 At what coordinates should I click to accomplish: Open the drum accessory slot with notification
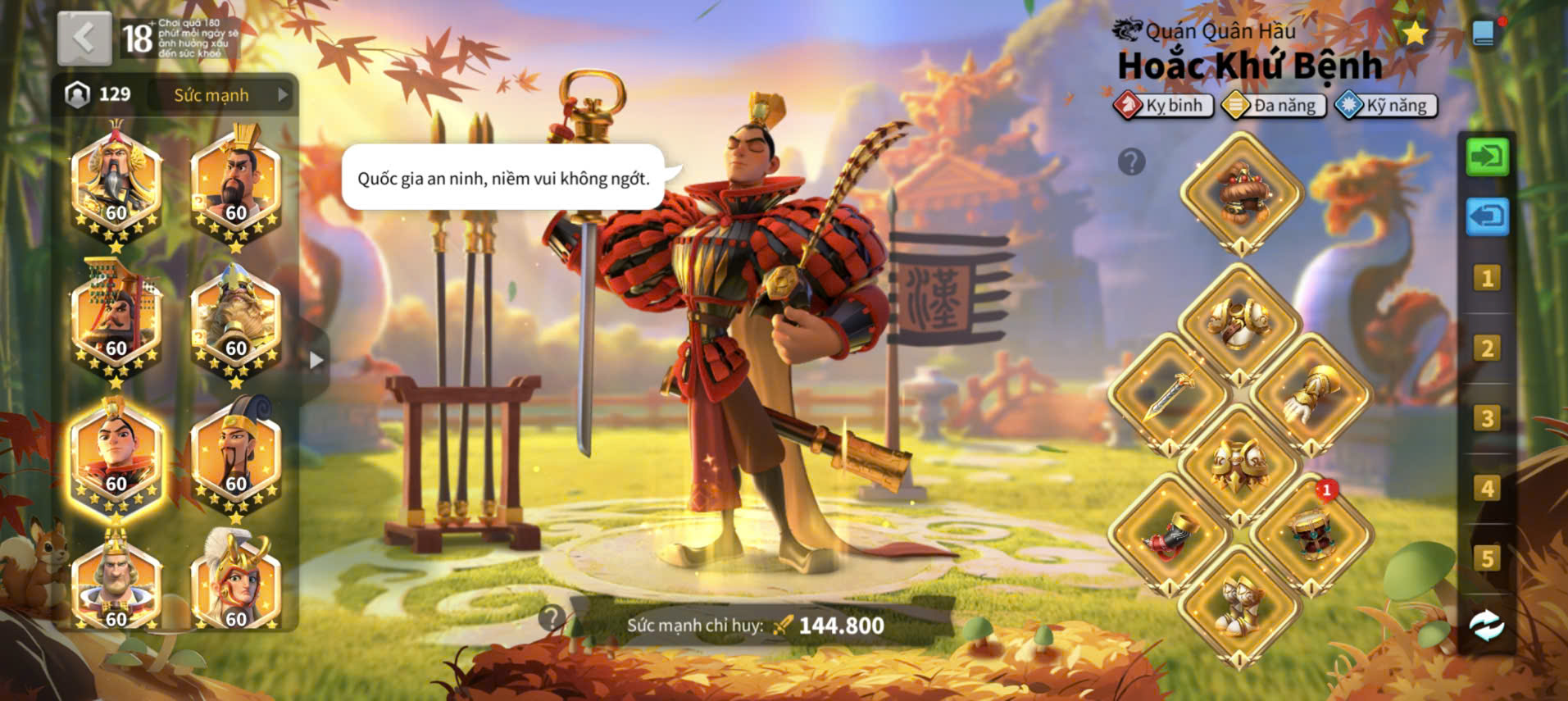(x=1311, y=533)
